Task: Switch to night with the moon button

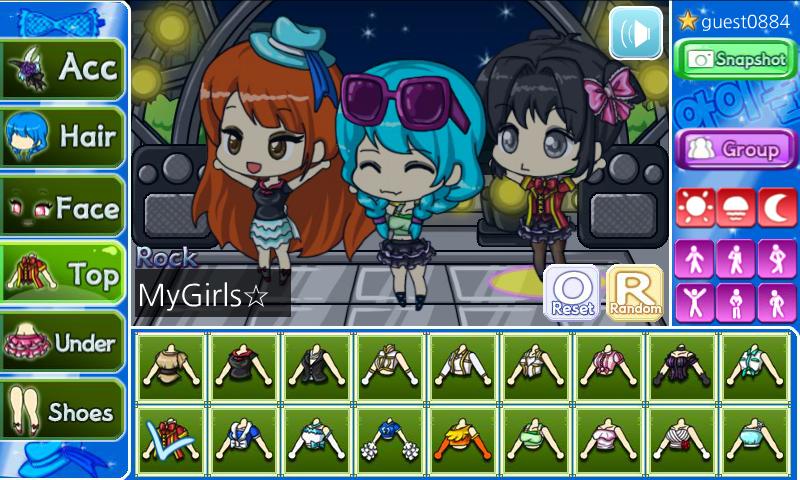Action: click(776, 208)
